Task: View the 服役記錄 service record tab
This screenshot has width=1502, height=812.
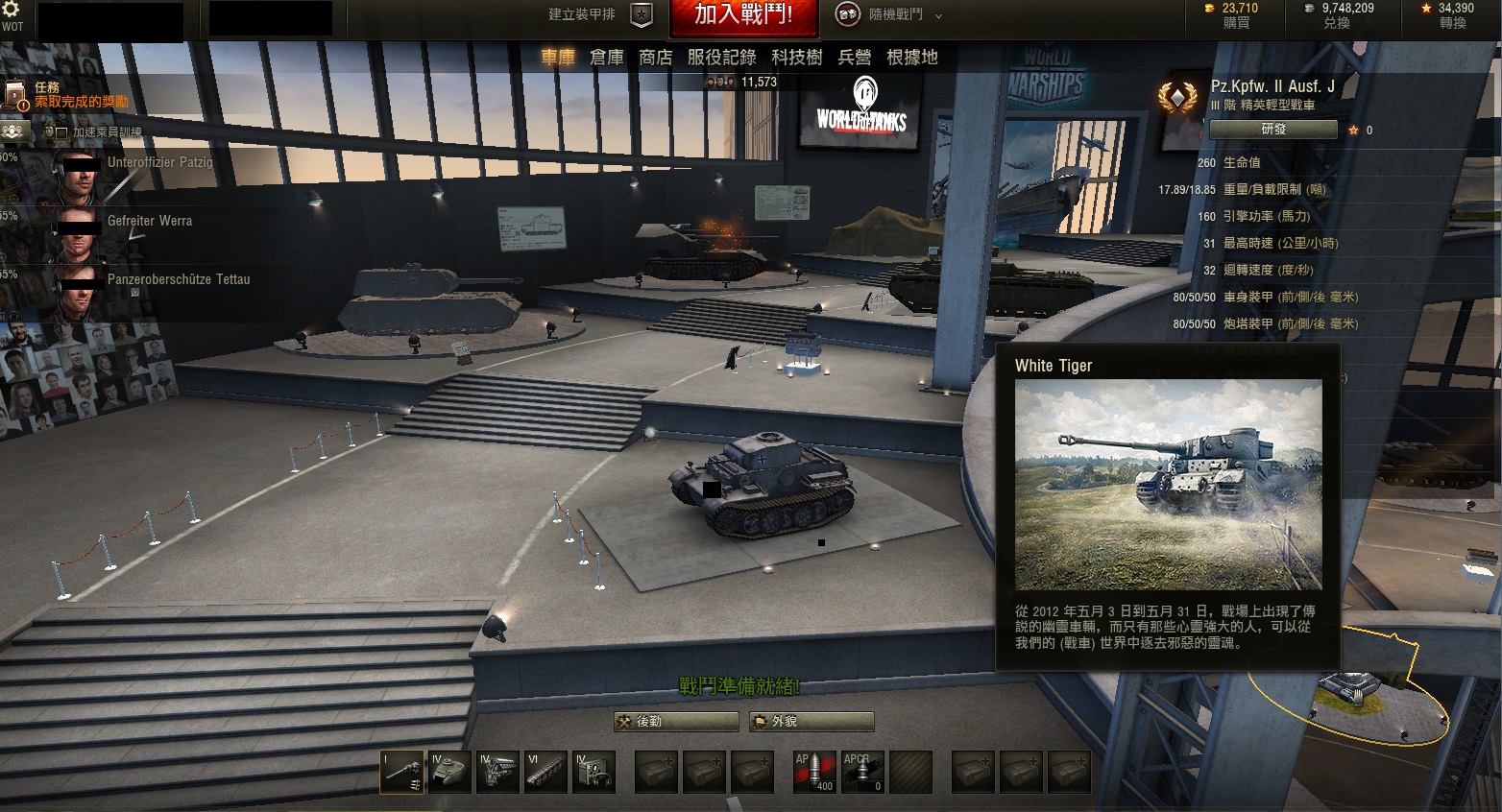Action: (721, 58)
